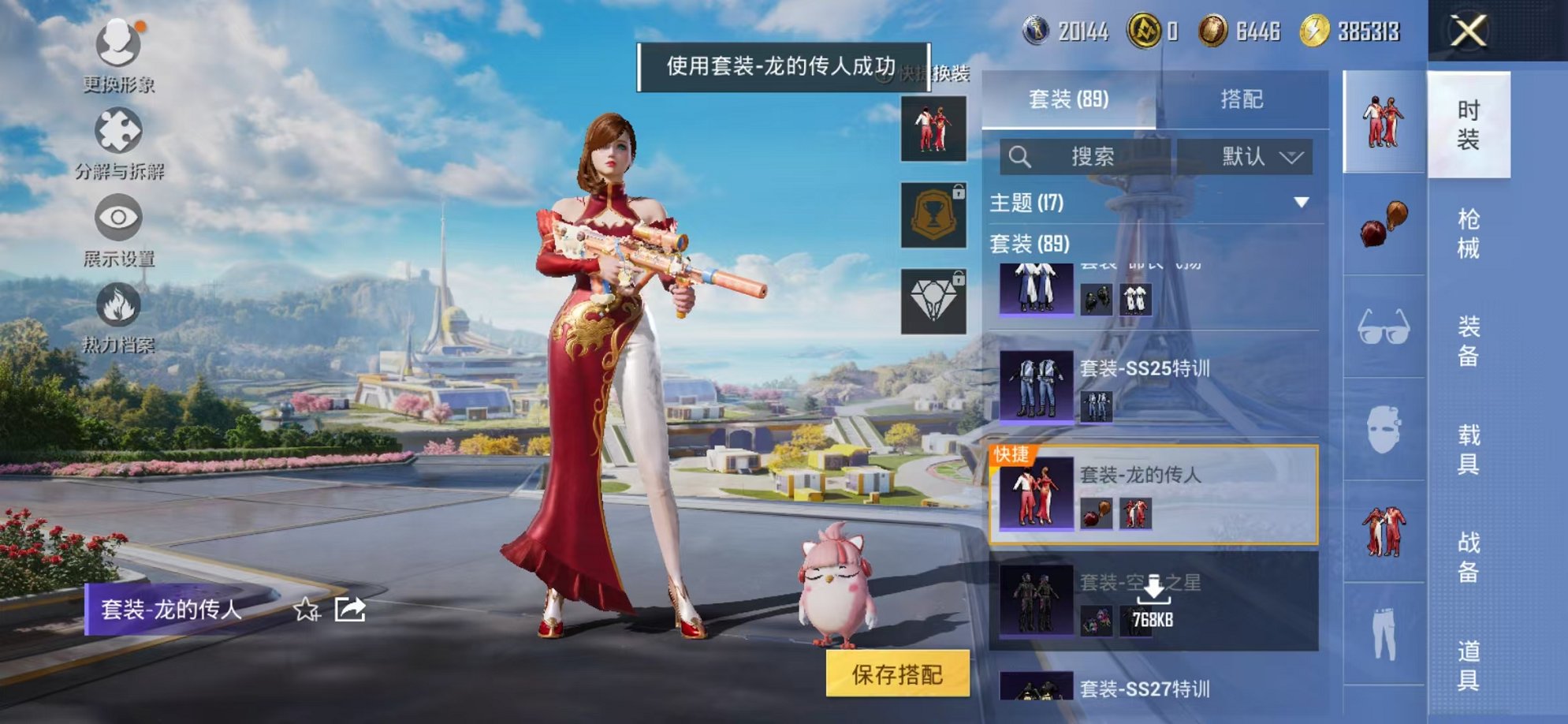The height and width of the screenshot is (724, 1568).
Task: Switch to the 搭配 tab
Action: [1242, 99]
